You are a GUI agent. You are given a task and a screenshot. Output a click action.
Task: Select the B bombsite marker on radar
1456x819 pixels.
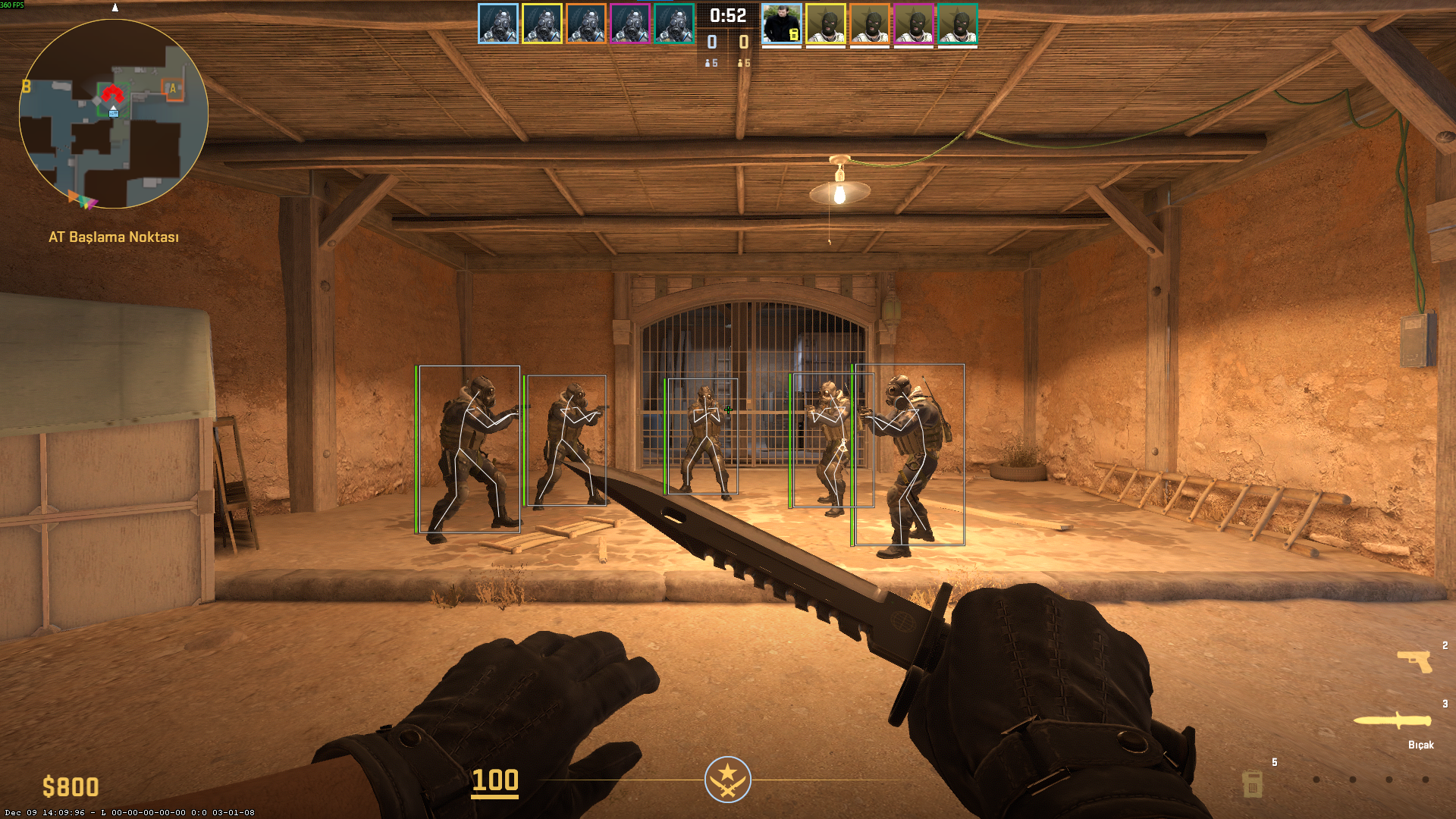click(x=27, y=86)
